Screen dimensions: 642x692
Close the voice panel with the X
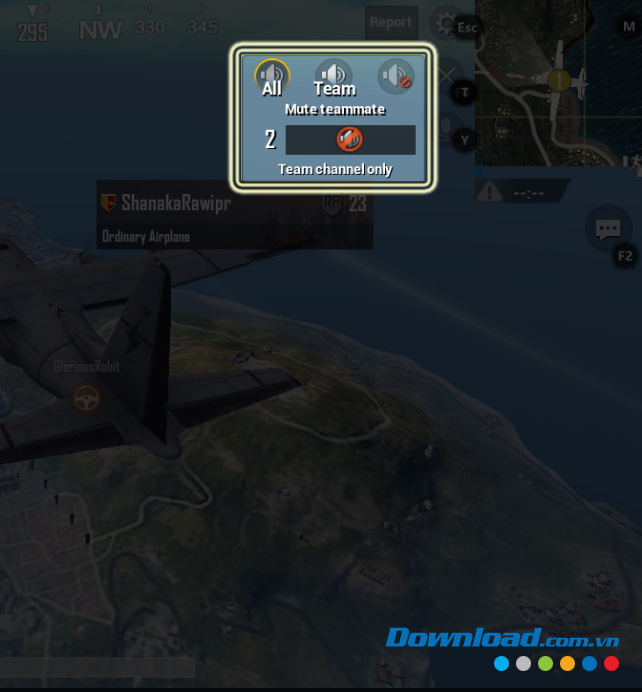click(x=447, y=76)
